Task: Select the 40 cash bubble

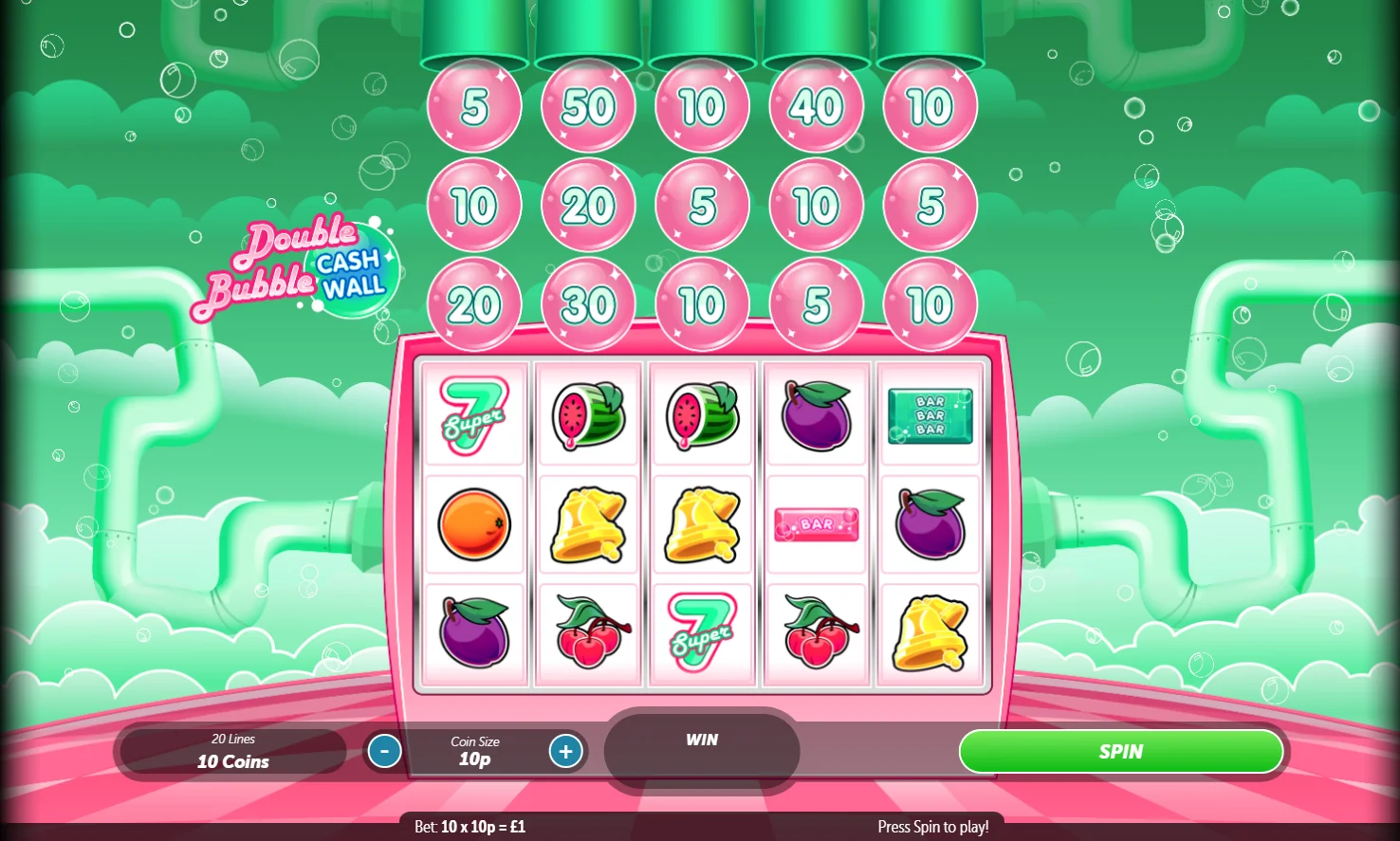Action: pyautogui.click(x=816, y=105)
